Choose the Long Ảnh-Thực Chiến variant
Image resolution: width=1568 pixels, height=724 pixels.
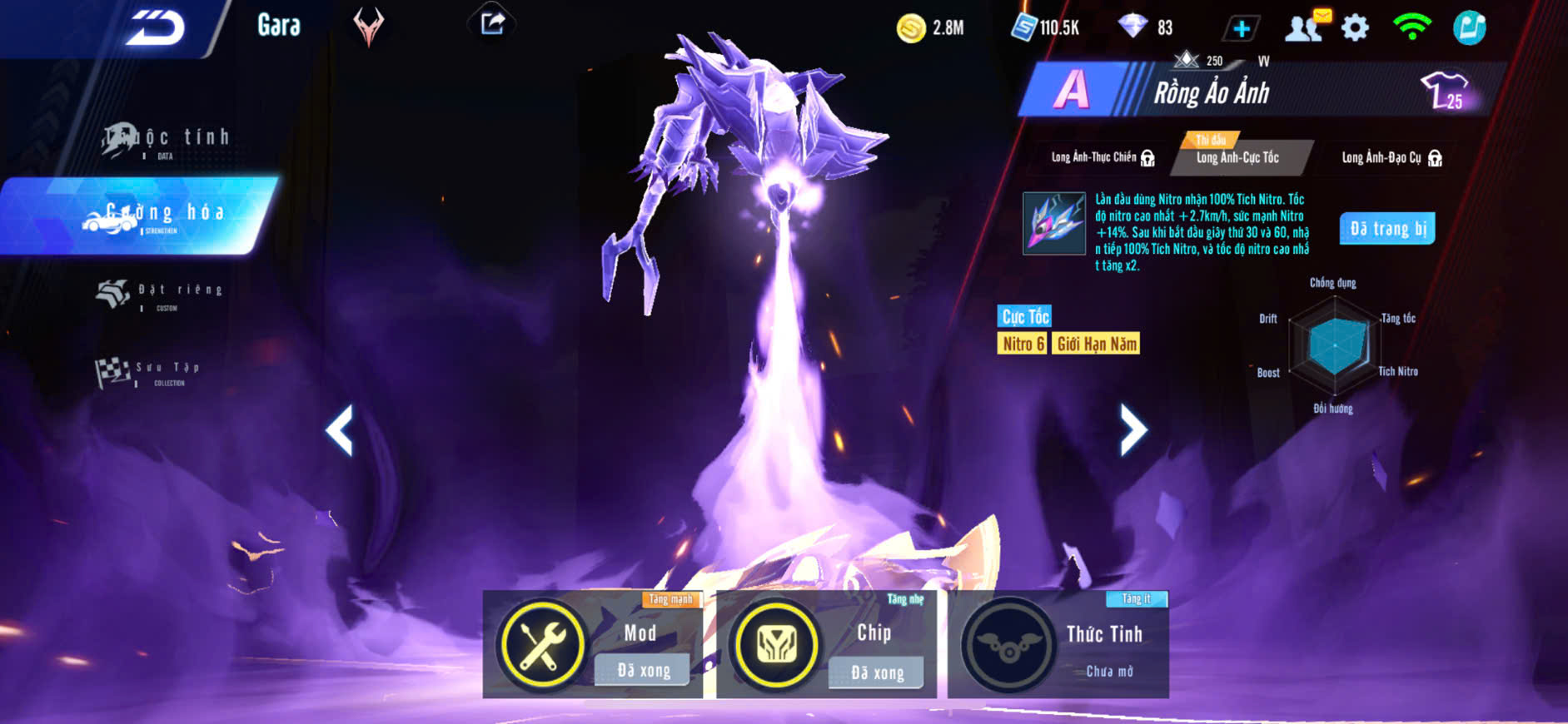pos(1102,157)
